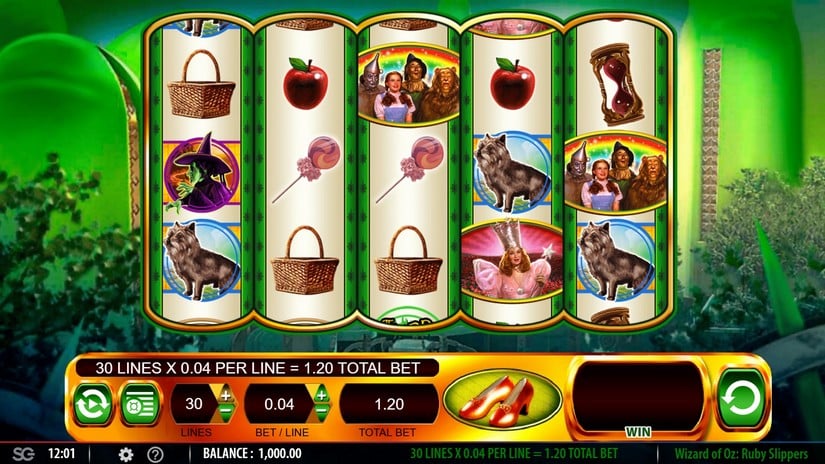Screen dimensions: 825x464
Task: Decrease the number of lines
Action: pos(226,413)
